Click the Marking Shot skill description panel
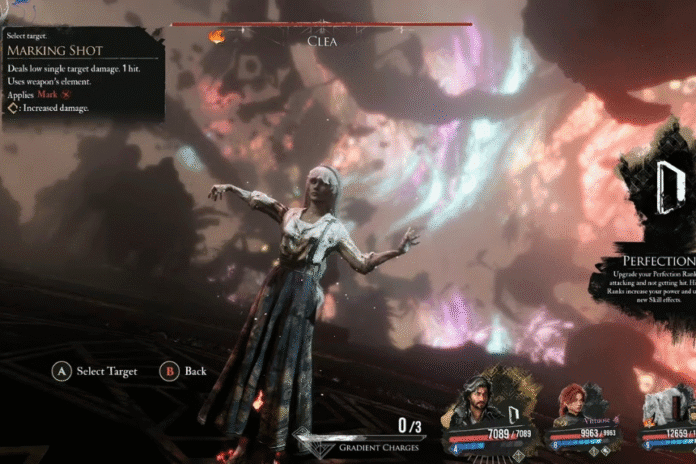The image size is (696, 464). point(82,74)
